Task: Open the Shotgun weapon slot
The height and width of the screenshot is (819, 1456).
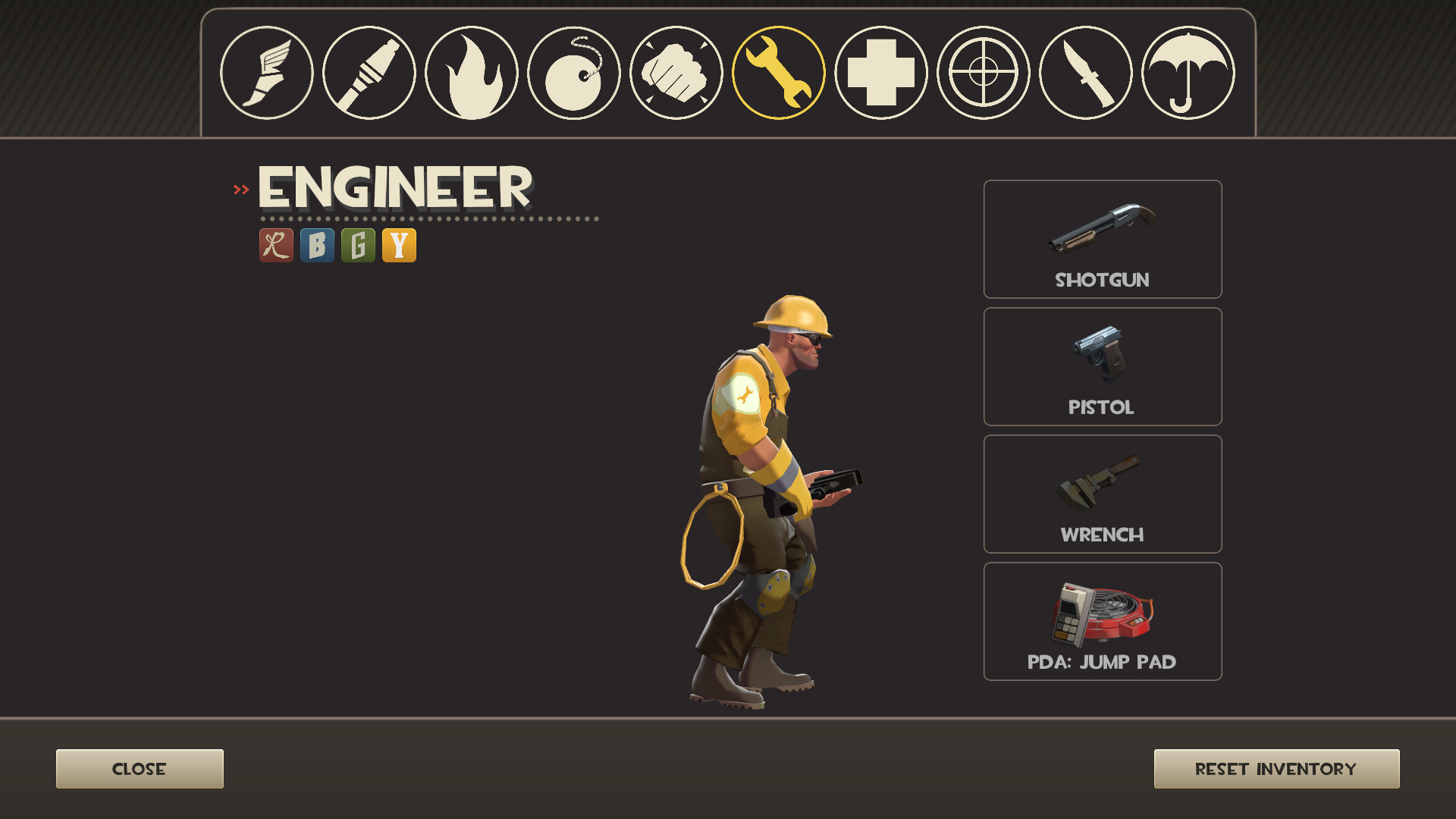Action: [x=1102, y=239]
